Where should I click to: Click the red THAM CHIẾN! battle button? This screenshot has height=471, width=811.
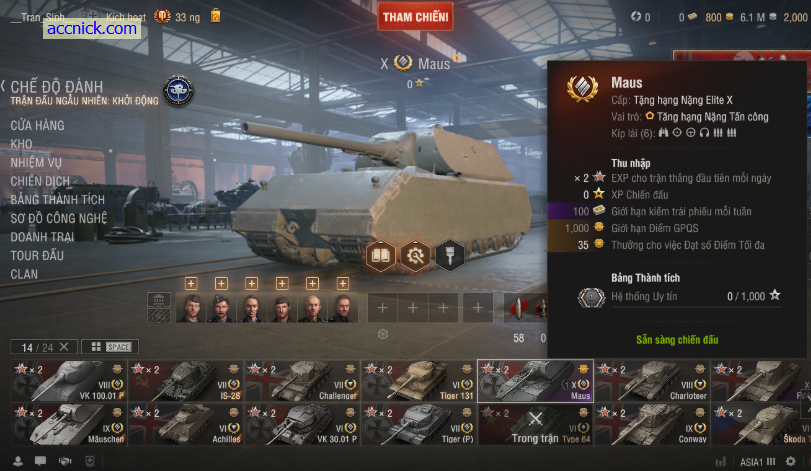point(415,16)
